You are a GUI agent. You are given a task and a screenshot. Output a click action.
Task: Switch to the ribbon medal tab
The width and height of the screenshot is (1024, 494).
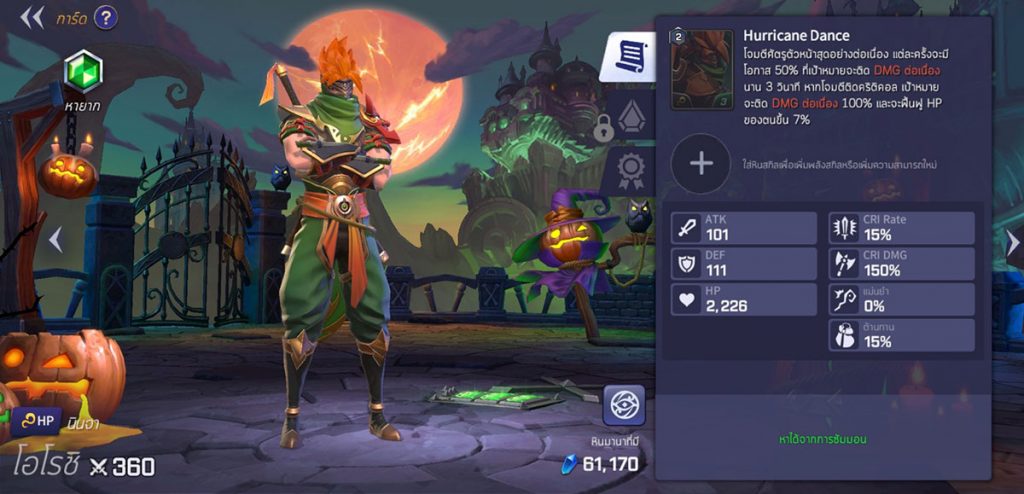[x=631, y=170]
